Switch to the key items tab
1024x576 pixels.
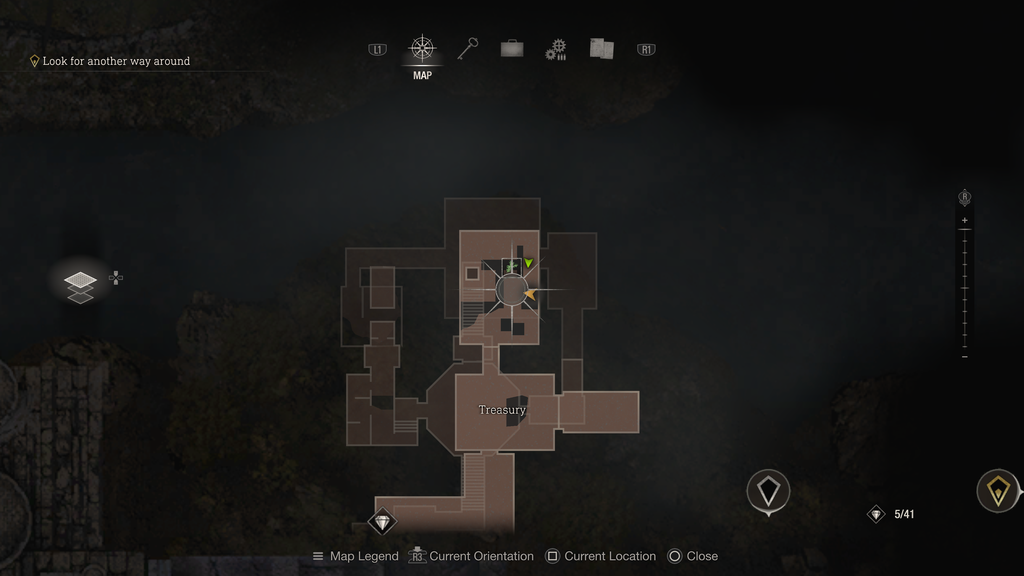468,49
